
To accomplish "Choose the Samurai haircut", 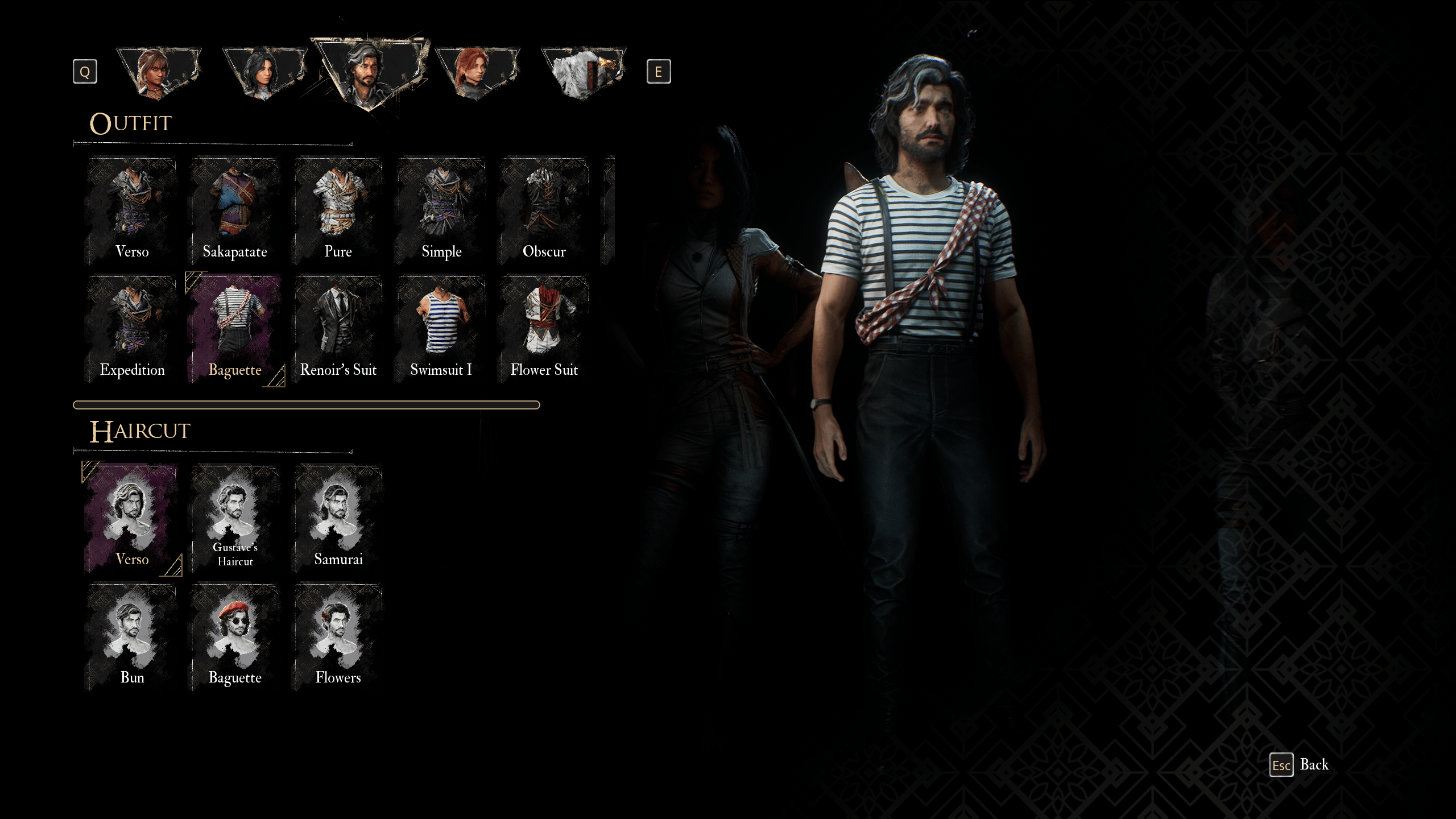I will 338,519.
